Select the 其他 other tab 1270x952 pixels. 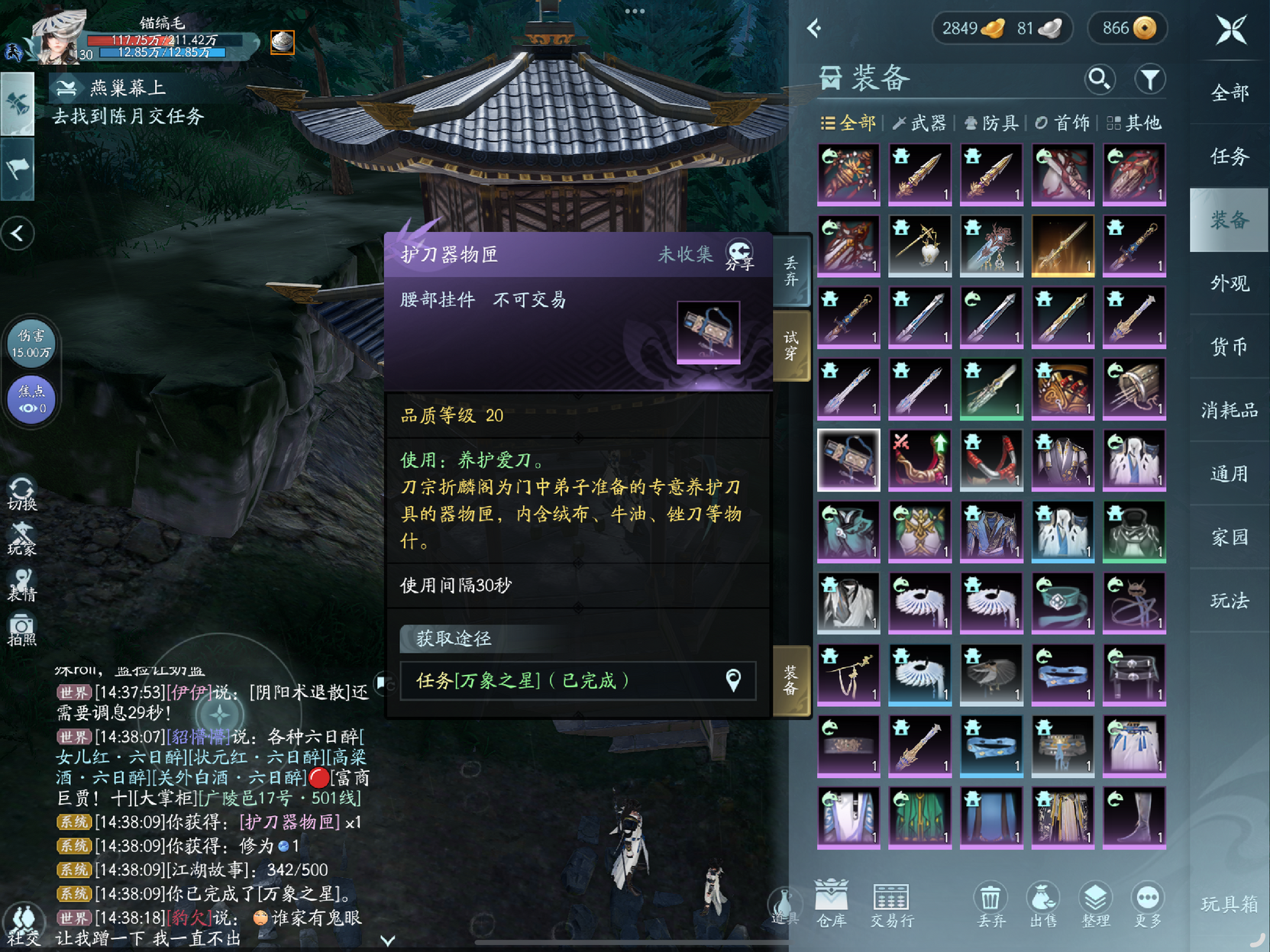1134,123
